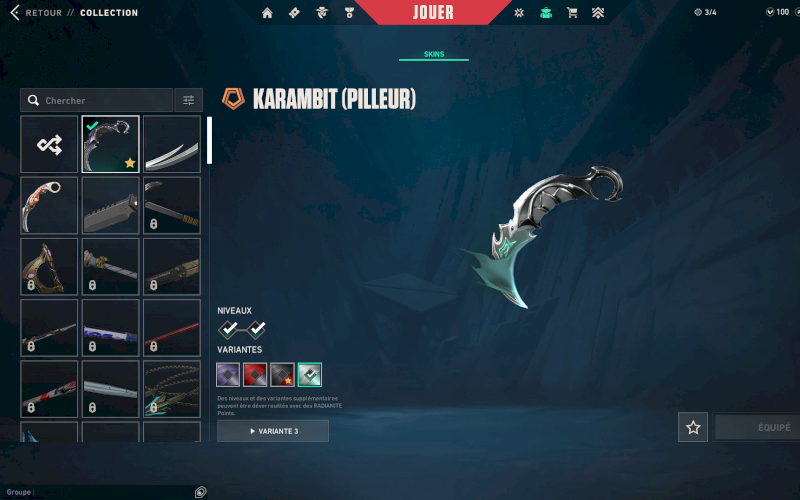
Task: Choose the curved silver blade skin
Action: [172, 144]
